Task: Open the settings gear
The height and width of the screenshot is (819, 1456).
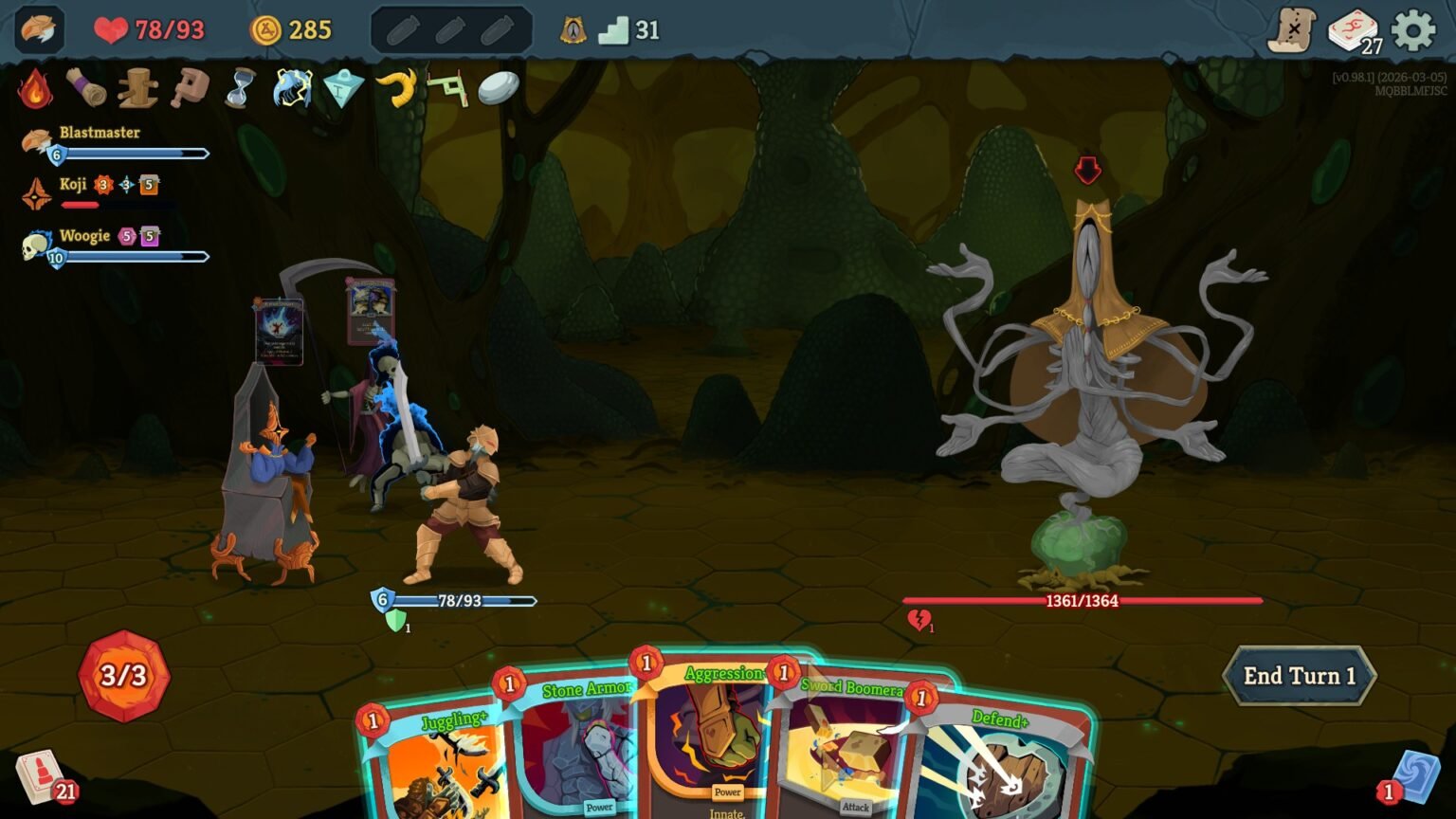Action: point(1413,28)
